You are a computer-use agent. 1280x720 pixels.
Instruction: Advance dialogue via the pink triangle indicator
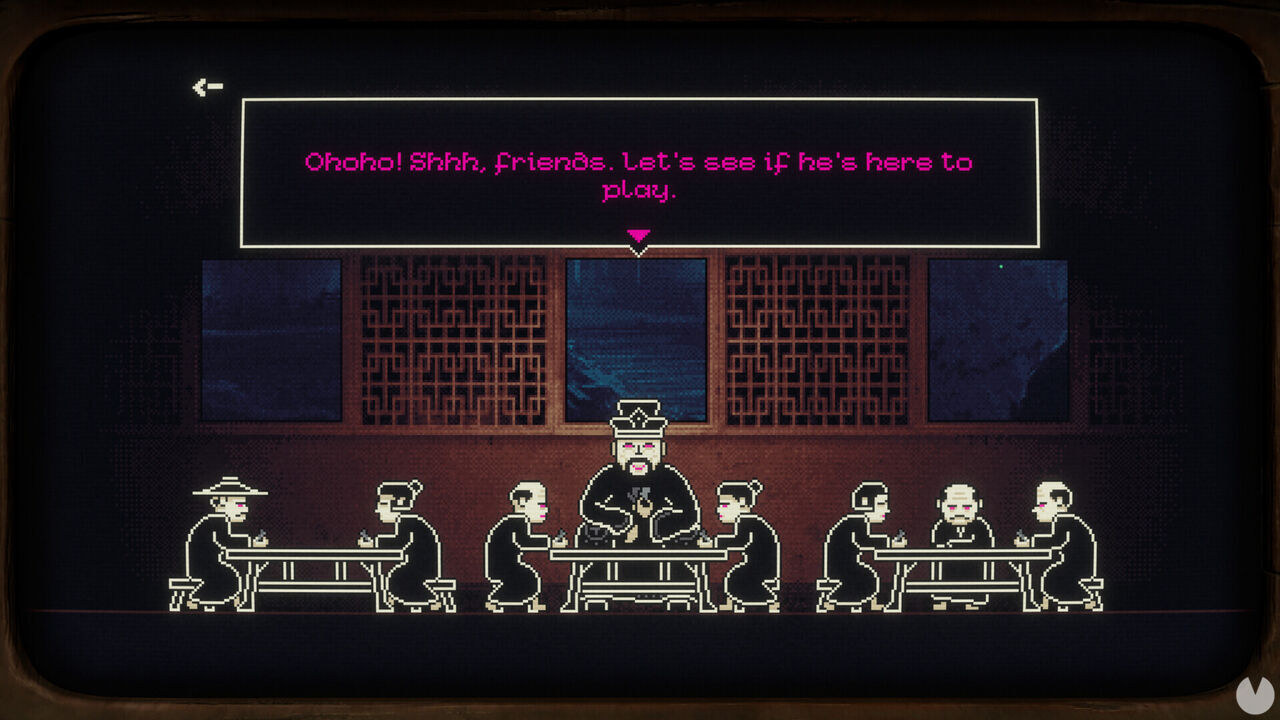(638, 237)
